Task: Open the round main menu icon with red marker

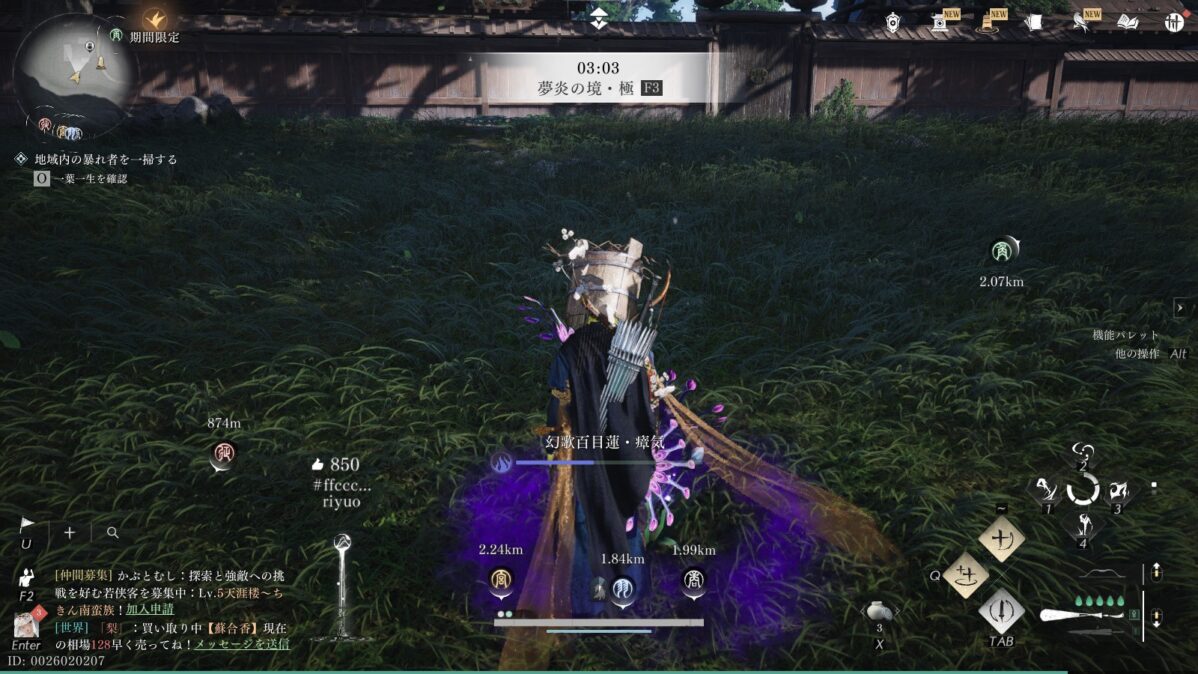Action: (1174, 22)
